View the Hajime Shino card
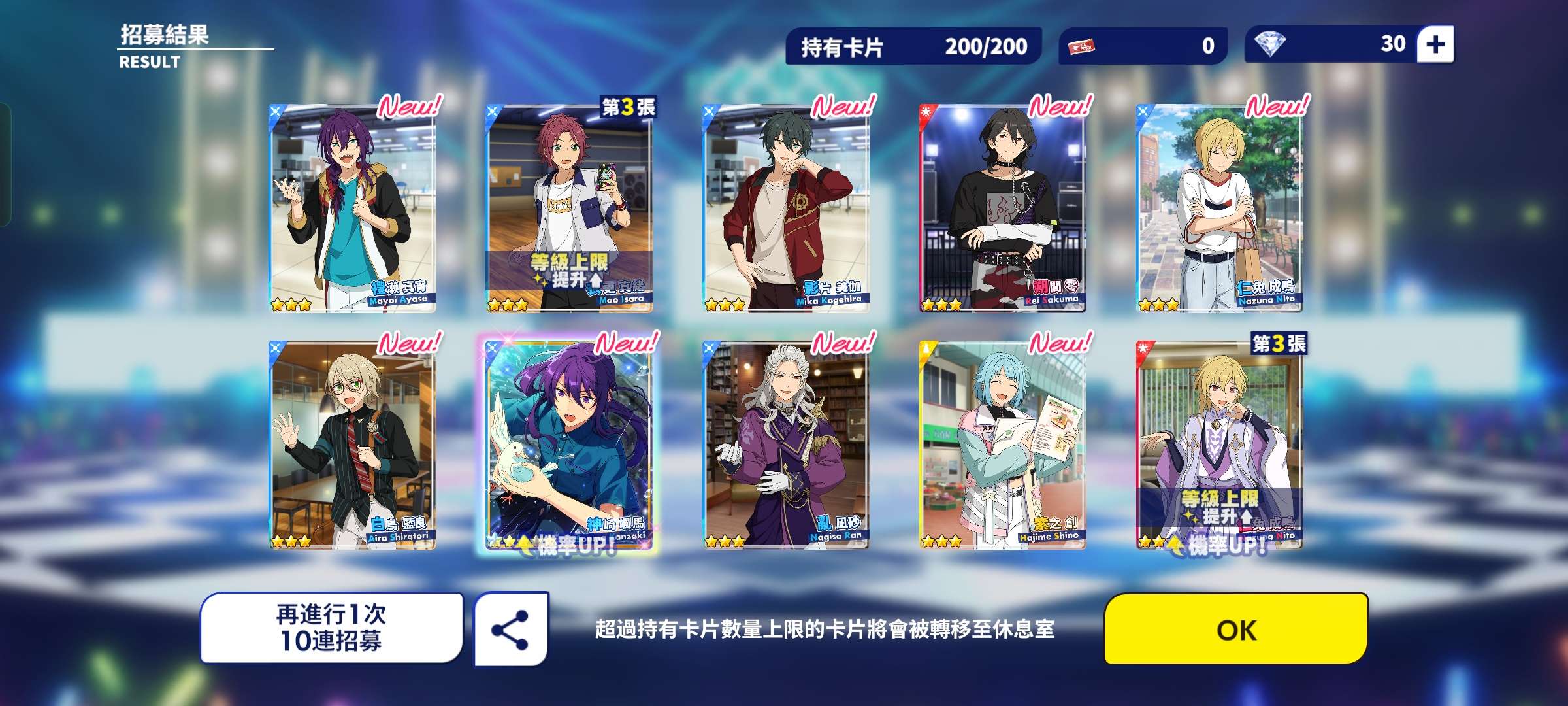This screenshot has width=1568, height=706. tap(1002, 445)
